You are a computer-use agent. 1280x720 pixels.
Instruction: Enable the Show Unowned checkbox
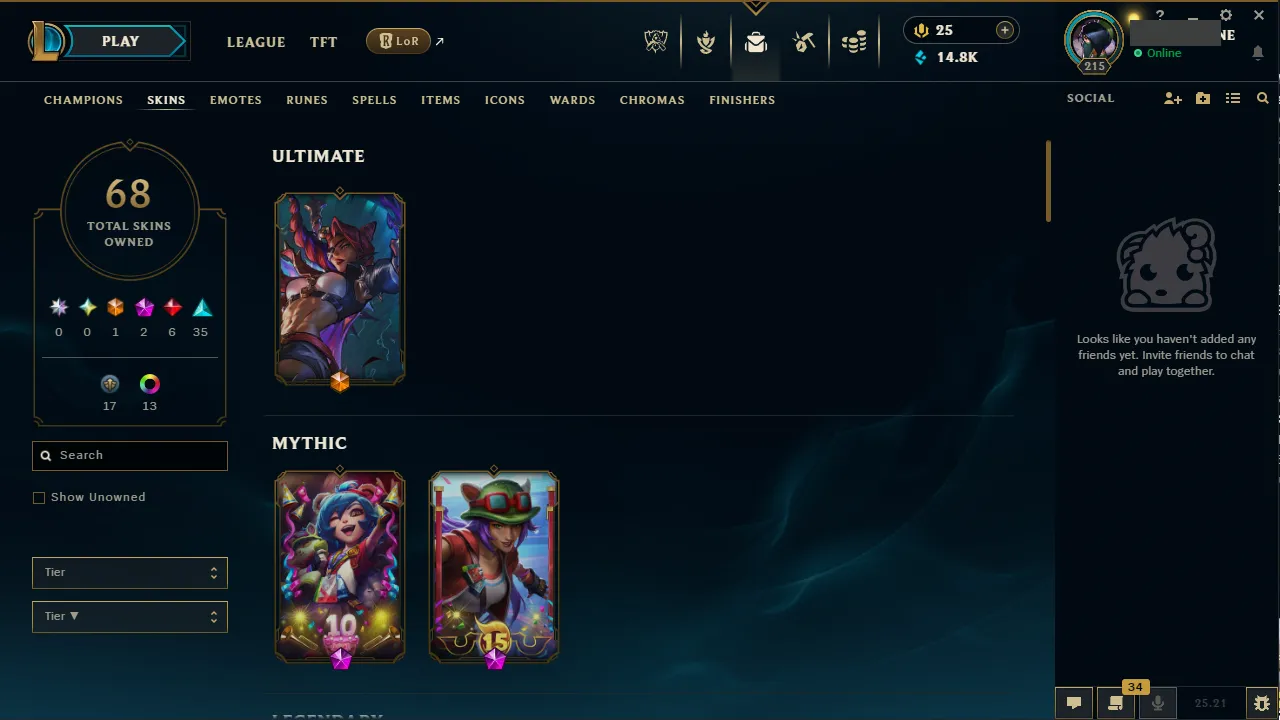pos(39,497)
